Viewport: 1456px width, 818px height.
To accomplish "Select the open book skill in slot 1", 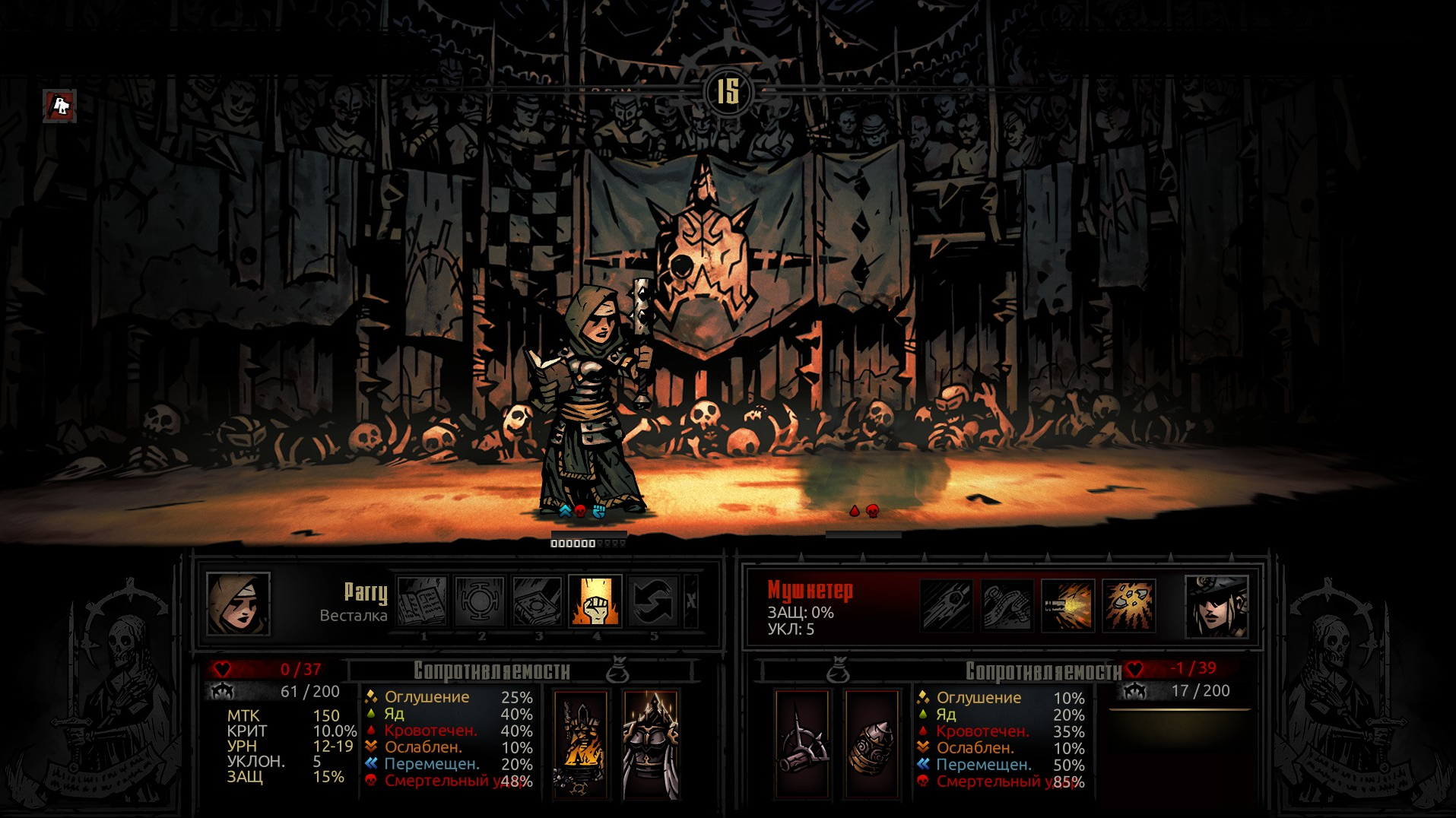I will click(x=422, y=601).
